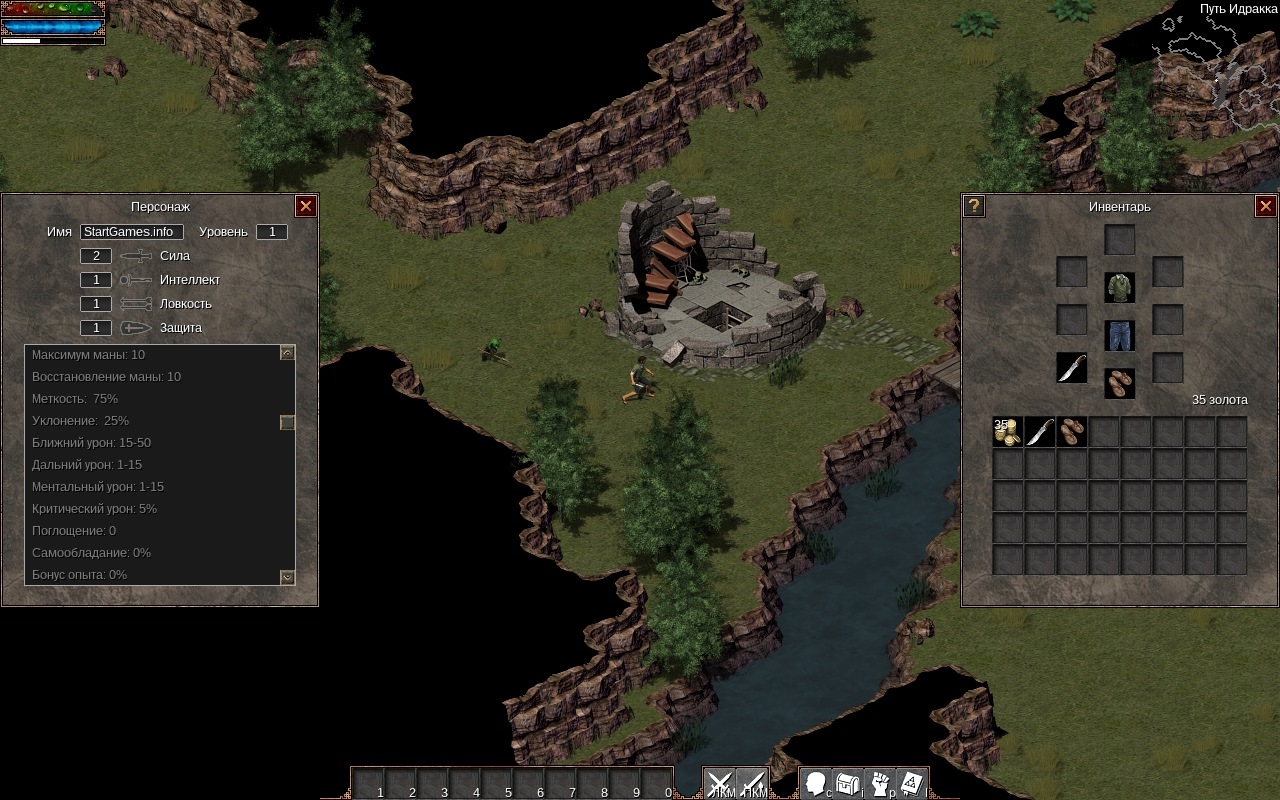Open character sheet via head icon
This screenshot has width=1280, height=800.
pos(817,784)
